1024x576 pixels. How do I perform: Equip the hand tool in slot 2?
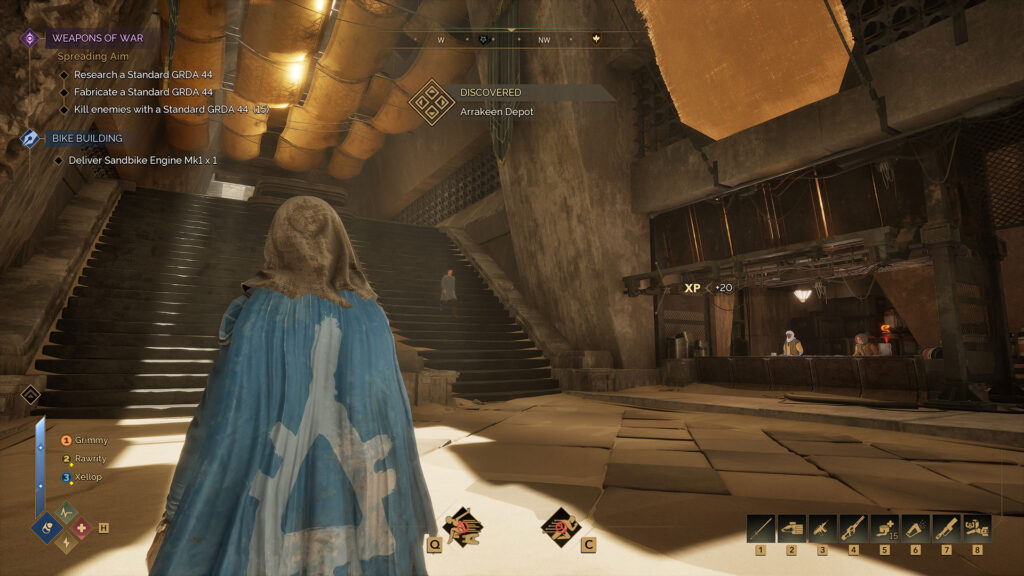pos(792,528)
